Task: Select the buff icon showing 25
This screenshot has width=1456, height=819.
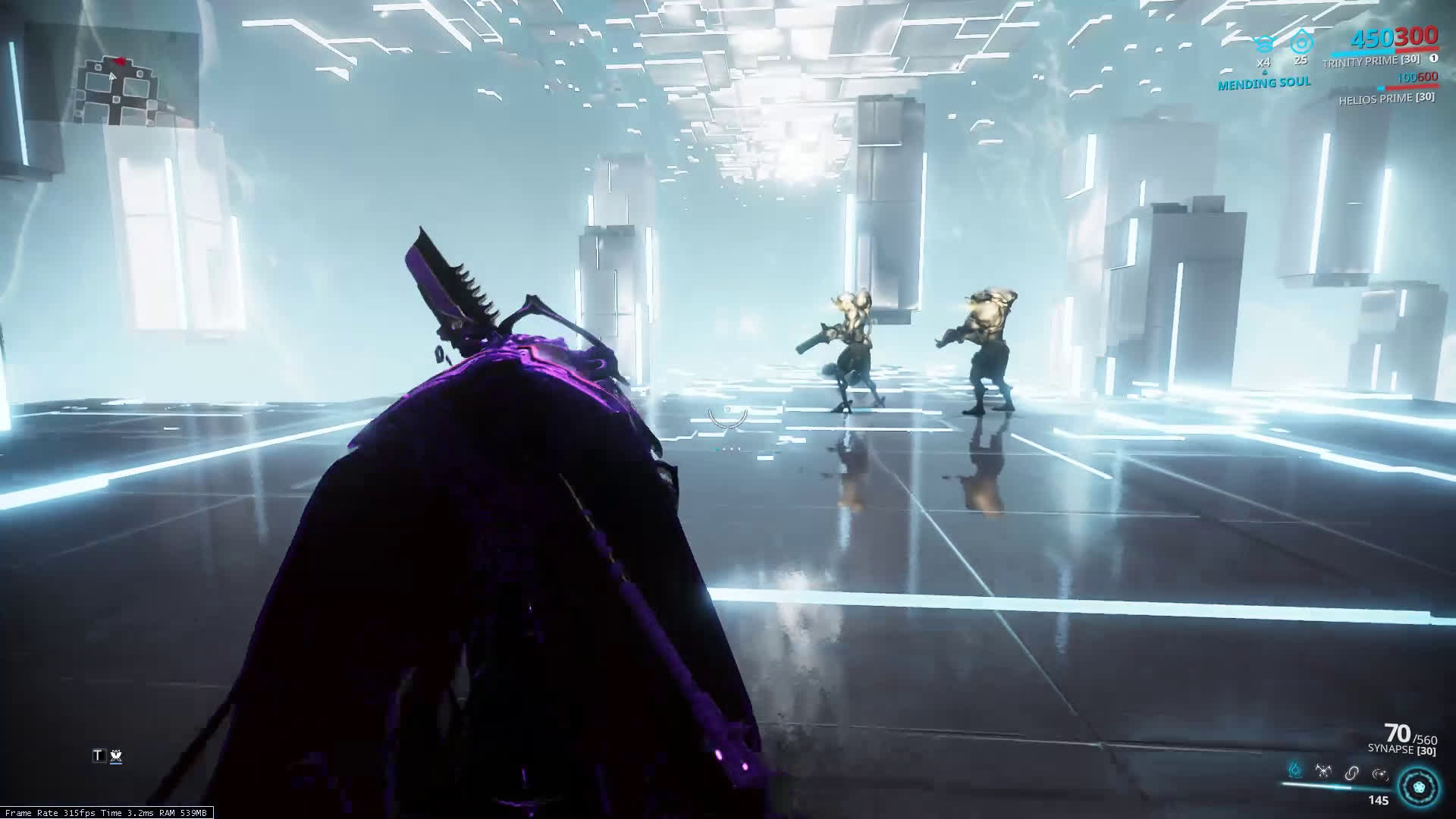Action: [1301, 42]
